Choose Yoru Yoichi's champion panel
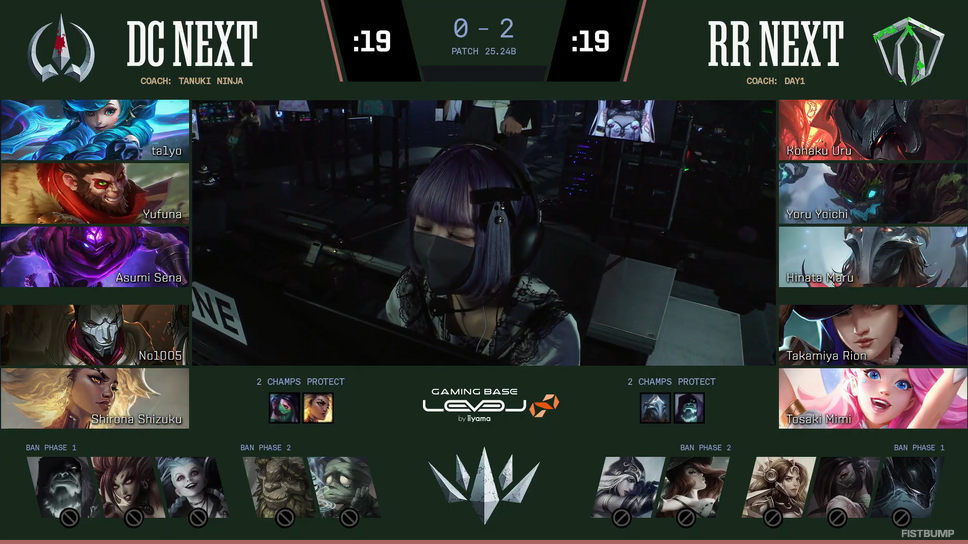 [x=873, y=193]
